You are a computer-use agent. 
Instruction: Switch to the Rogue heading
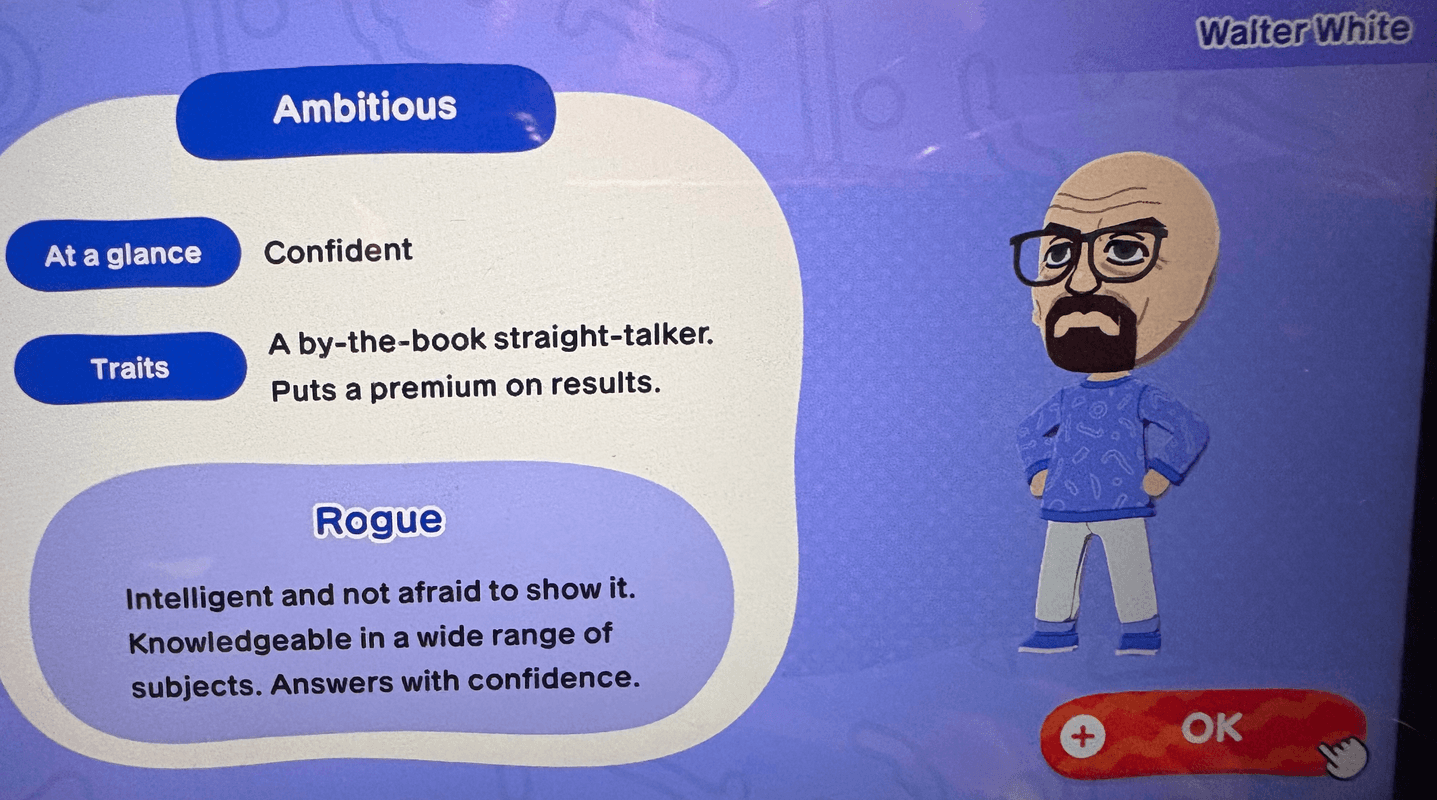click(x=380, y=519)
